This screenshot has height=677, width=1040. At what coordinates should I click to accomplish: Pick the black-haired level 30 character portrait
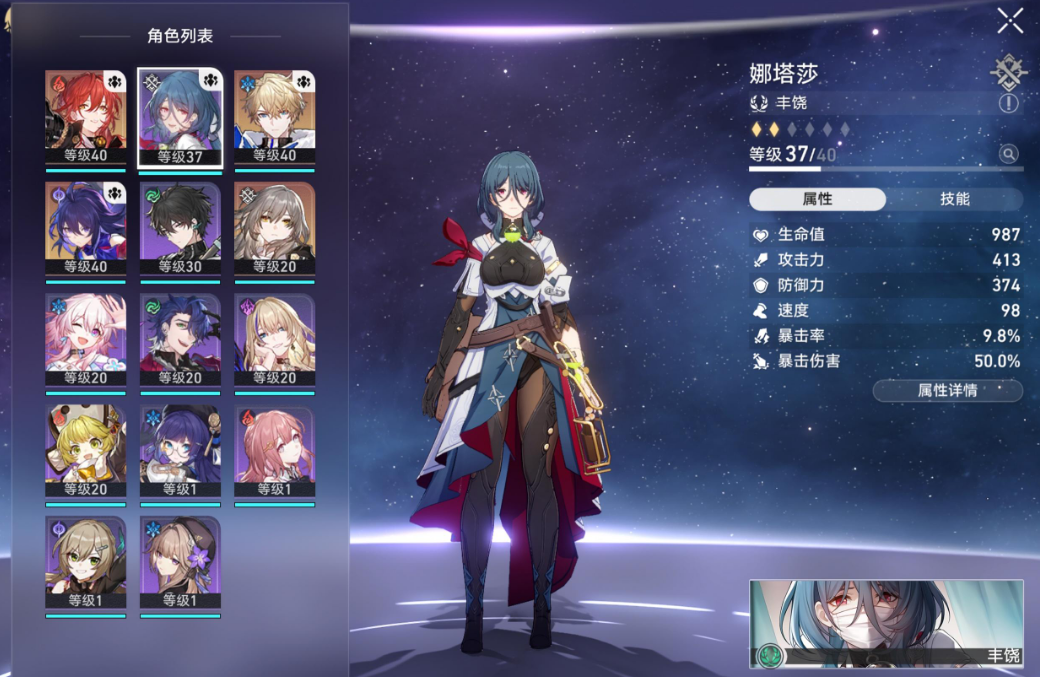180,228
